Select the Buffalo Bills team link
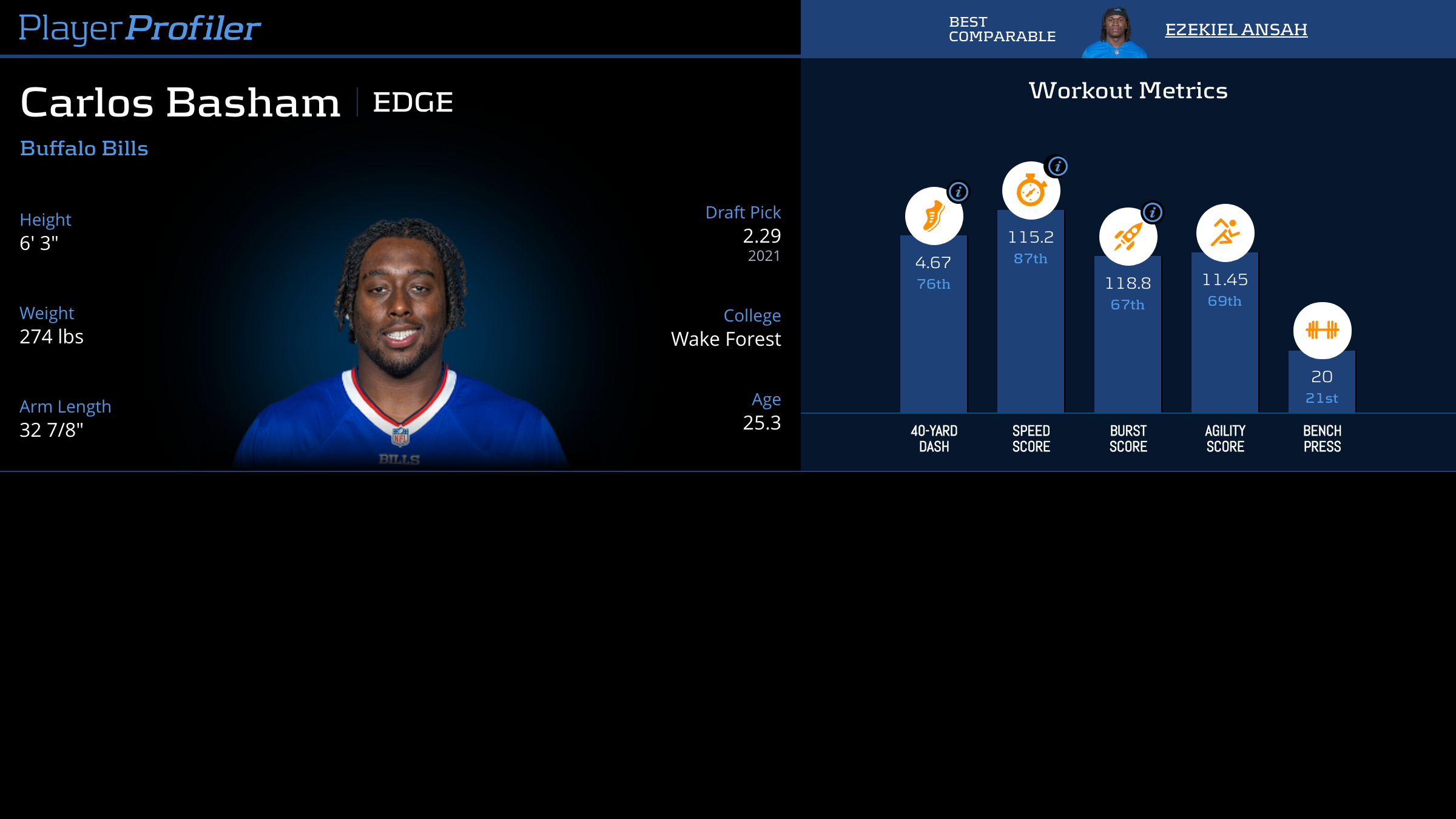This screenshot has width=1456, height=819. point(84,149)
